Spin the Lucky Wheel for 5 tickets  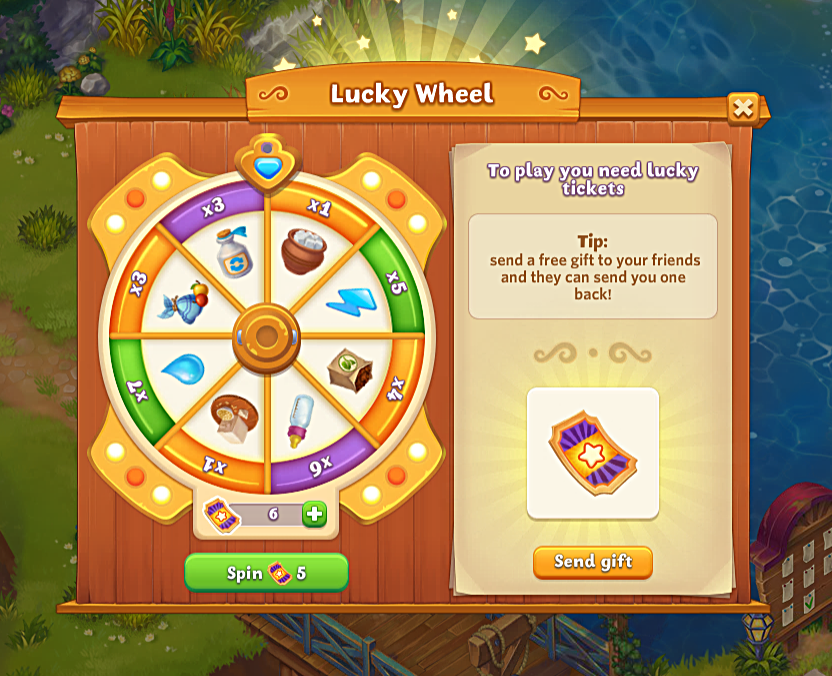tap(266, 573)
